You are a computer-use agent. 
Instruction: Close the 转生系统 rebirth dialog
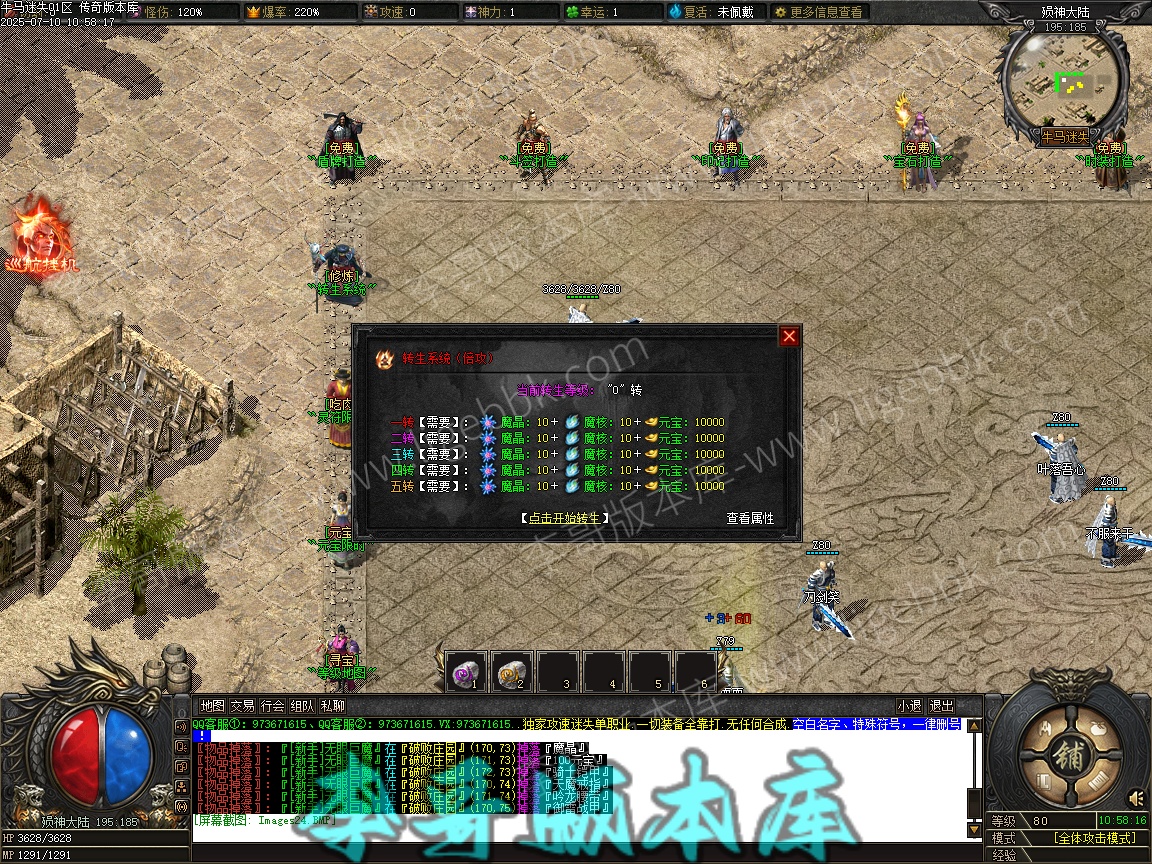pos(789,336)
